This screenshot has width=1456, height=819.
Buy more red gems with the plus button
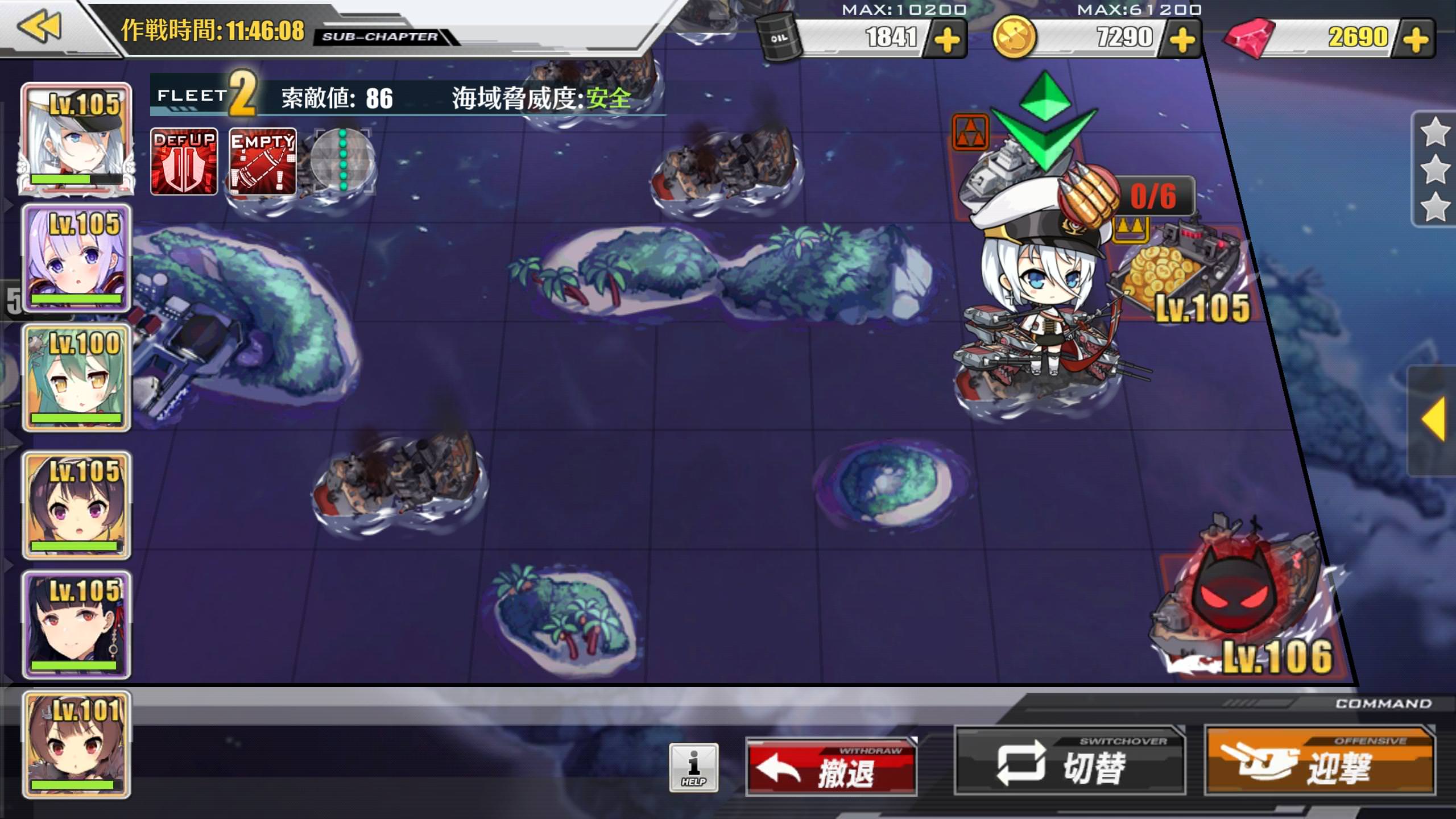[x=1416, y=39]
